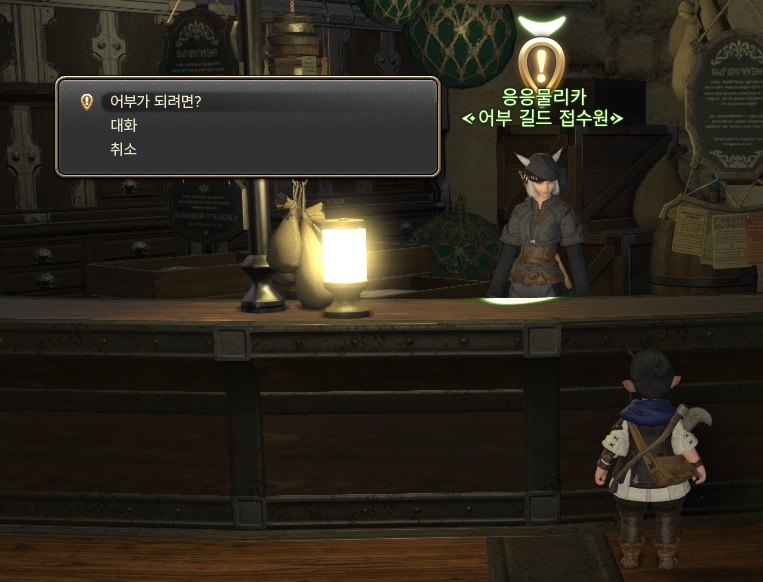Cancel the dialogue with '취소'
Screen dimensions: 763x582
[x=123, y=149]
